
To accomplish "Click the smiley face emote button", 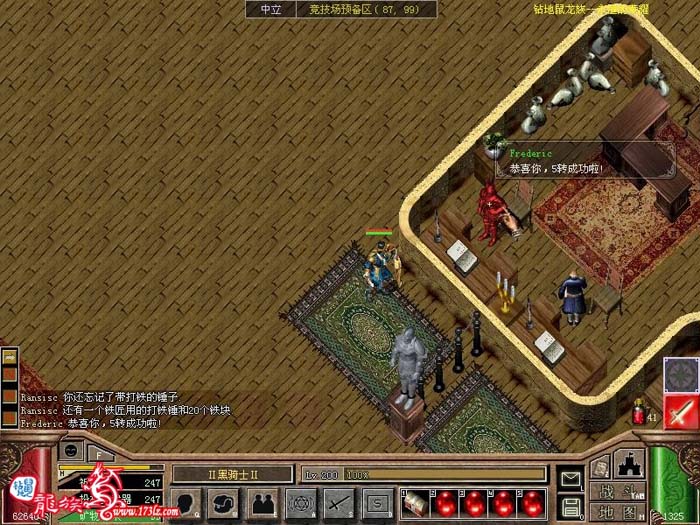I will [x=72, y=451].
